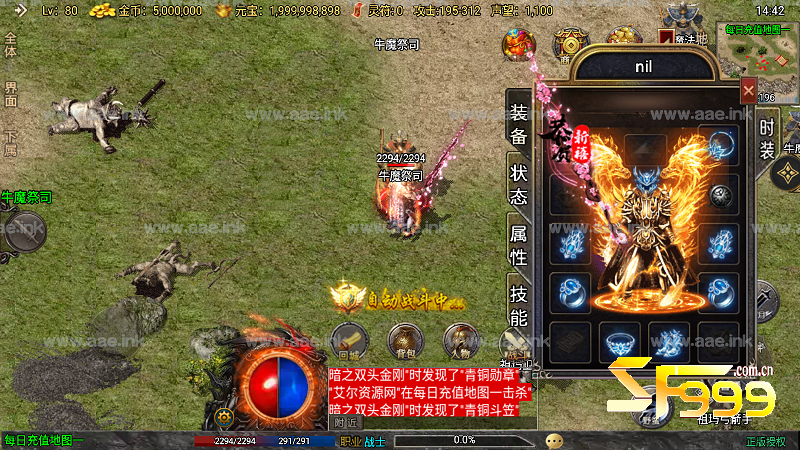Image resolution: width=800 pixels, height=450 pixels.
Task: Open the red phoenix event icon
Action: click(x=518, y=45)
